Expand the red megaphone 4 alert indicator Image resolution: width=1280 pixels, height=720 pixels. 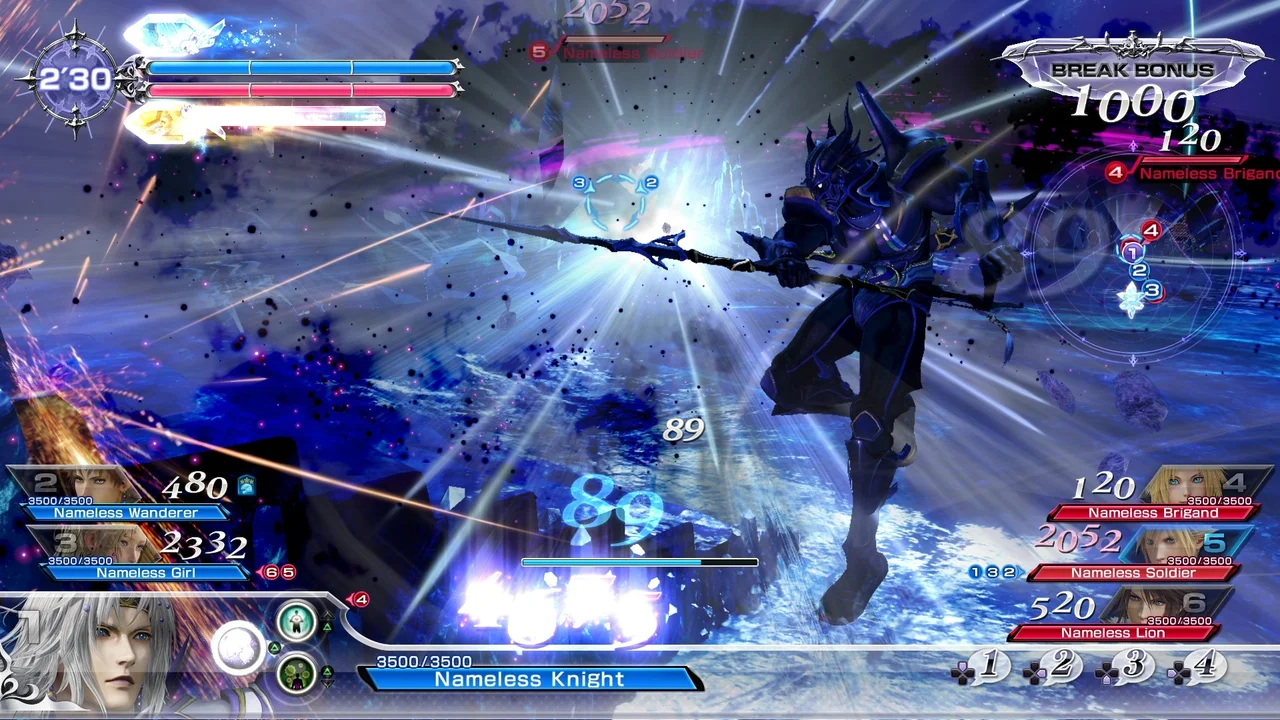tap(362, 599)
